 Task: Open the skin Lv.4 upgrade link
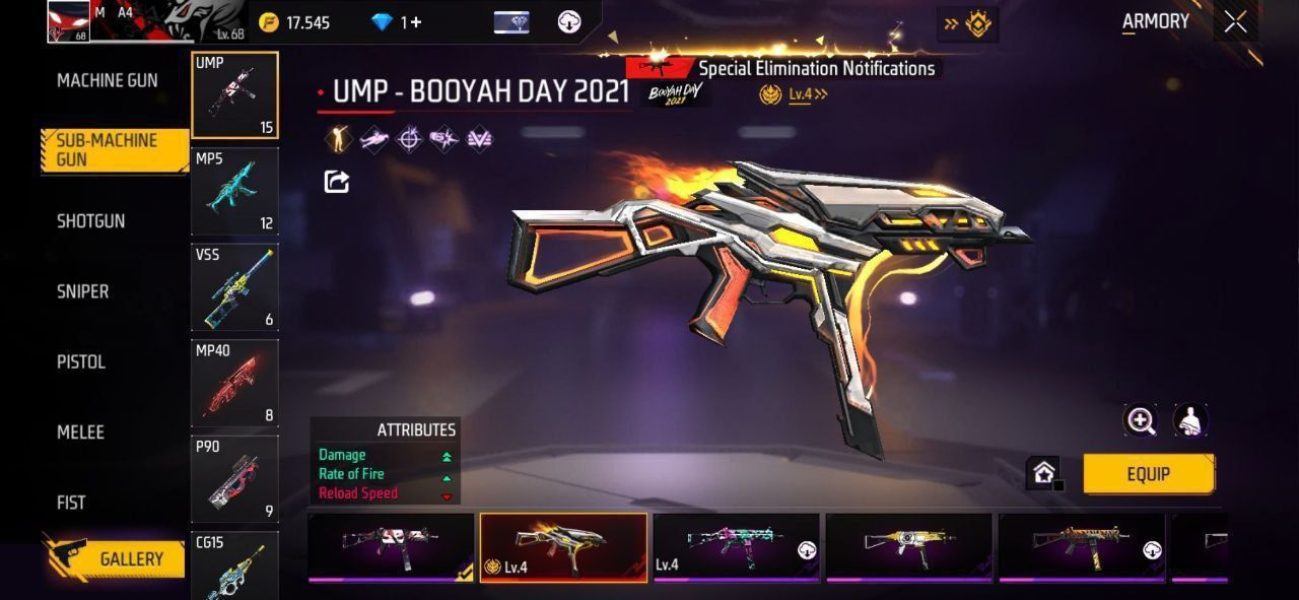tap(807, 95)
